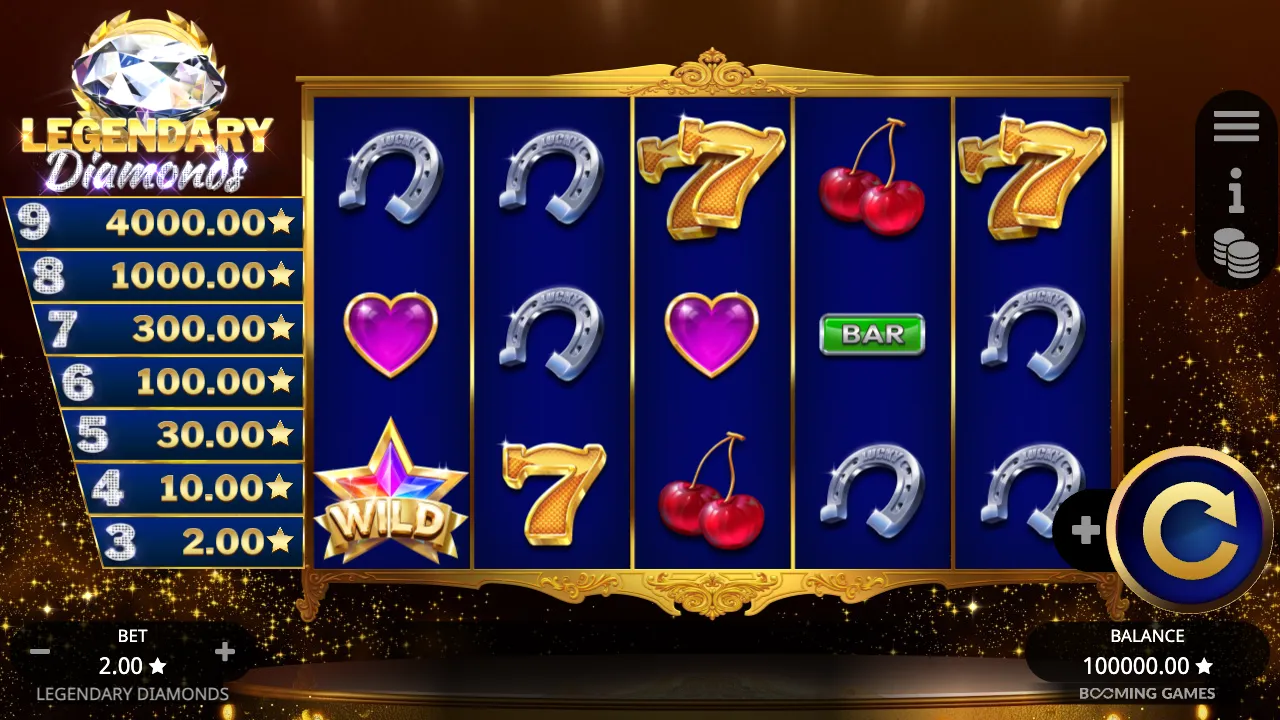Decrease the bet with the minus button

tap(40, 651)
